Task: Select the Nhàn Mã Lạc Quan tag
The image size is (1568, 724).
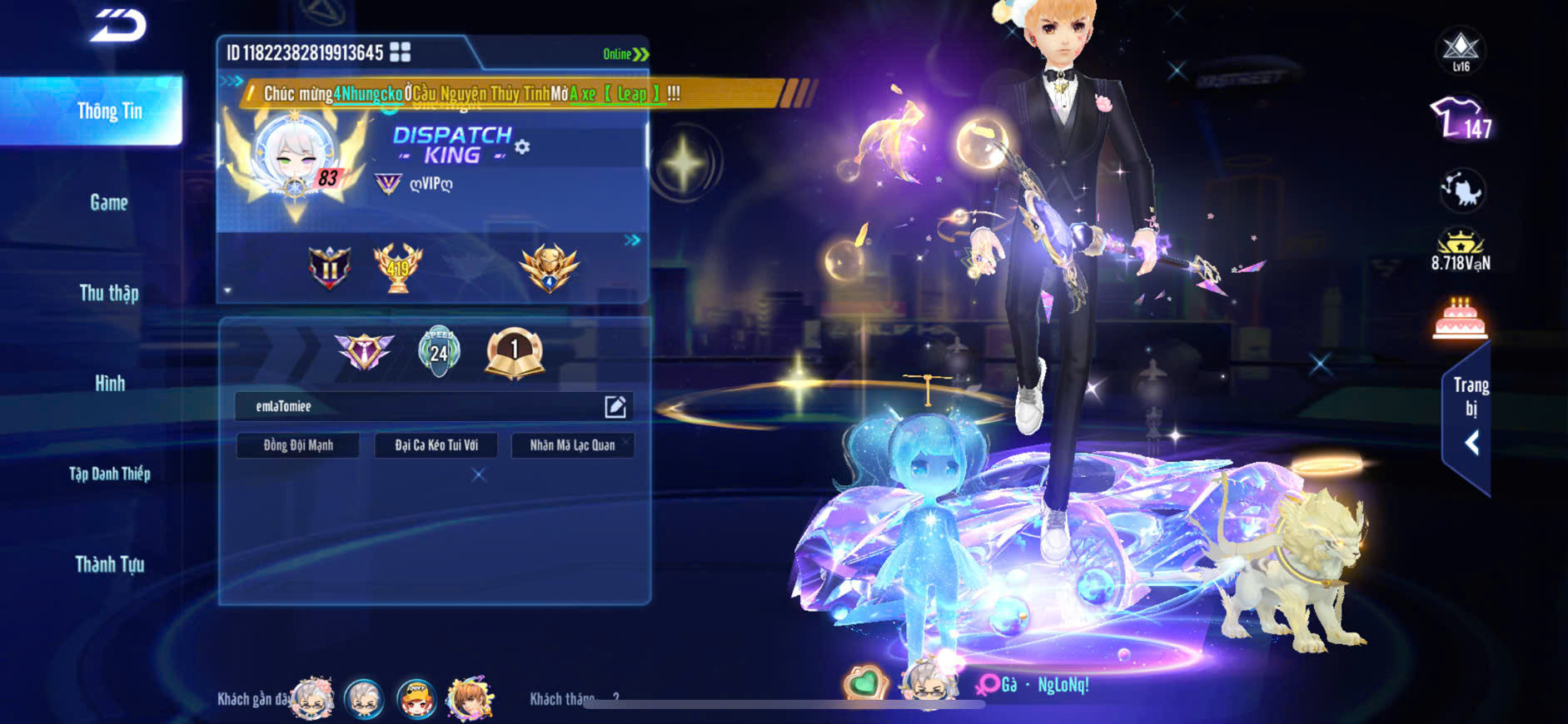Action: tap(573, 445)
